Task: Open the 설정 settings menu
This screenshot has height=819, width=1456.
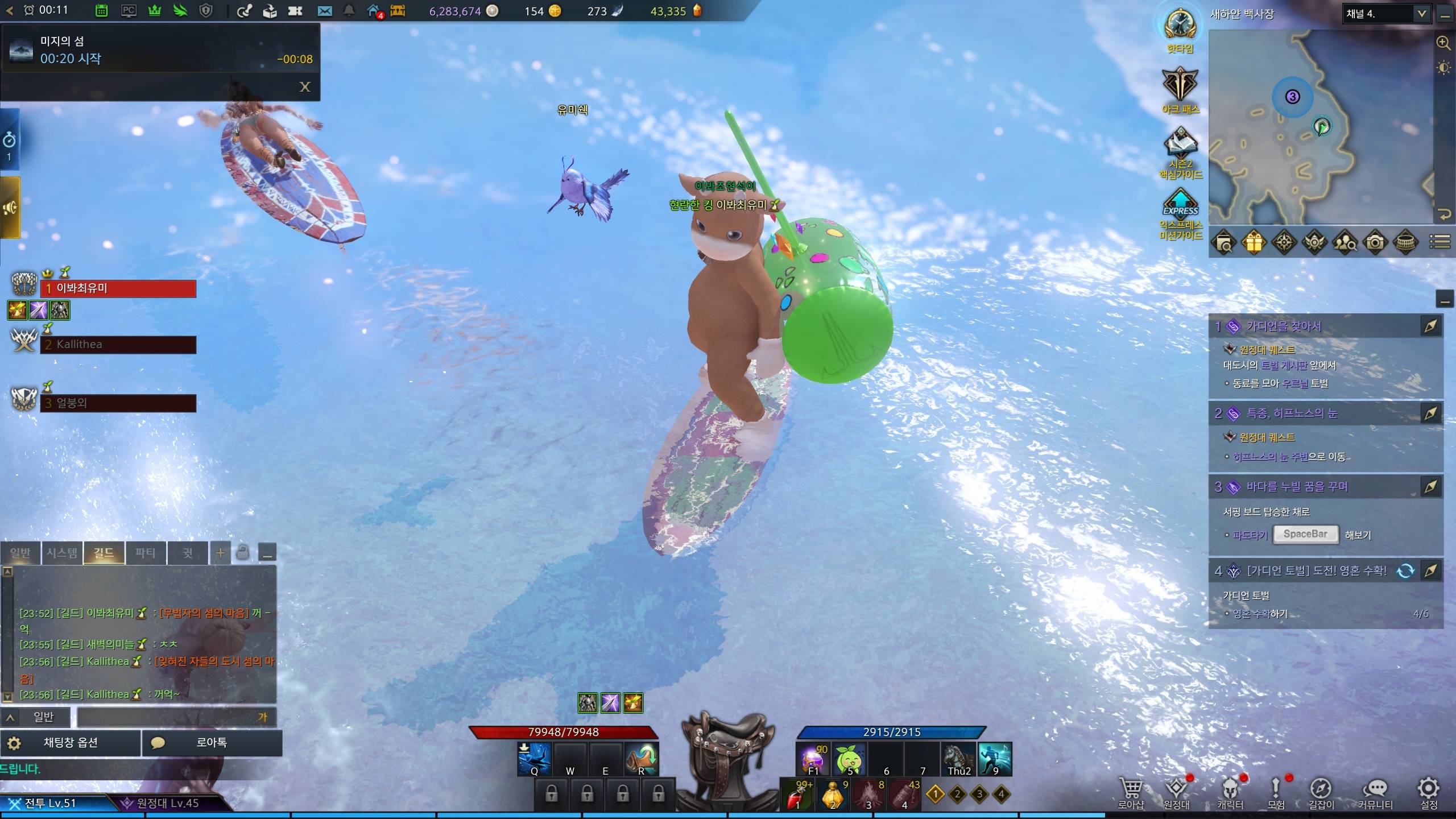Action: (1429, 793)
